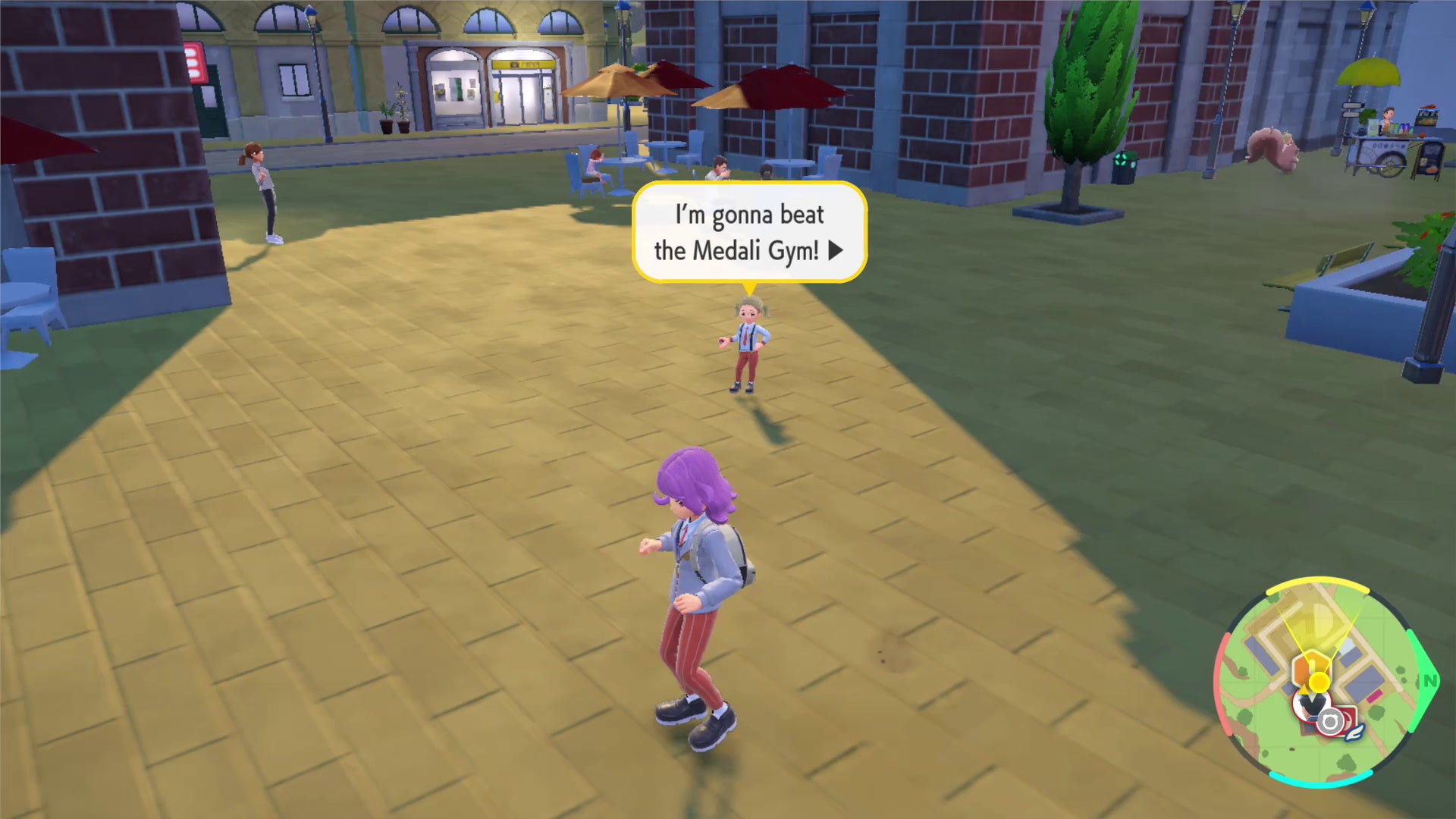
Task: Tap the green N compass indicator on minimap
Action: [x=1429, y=679]
